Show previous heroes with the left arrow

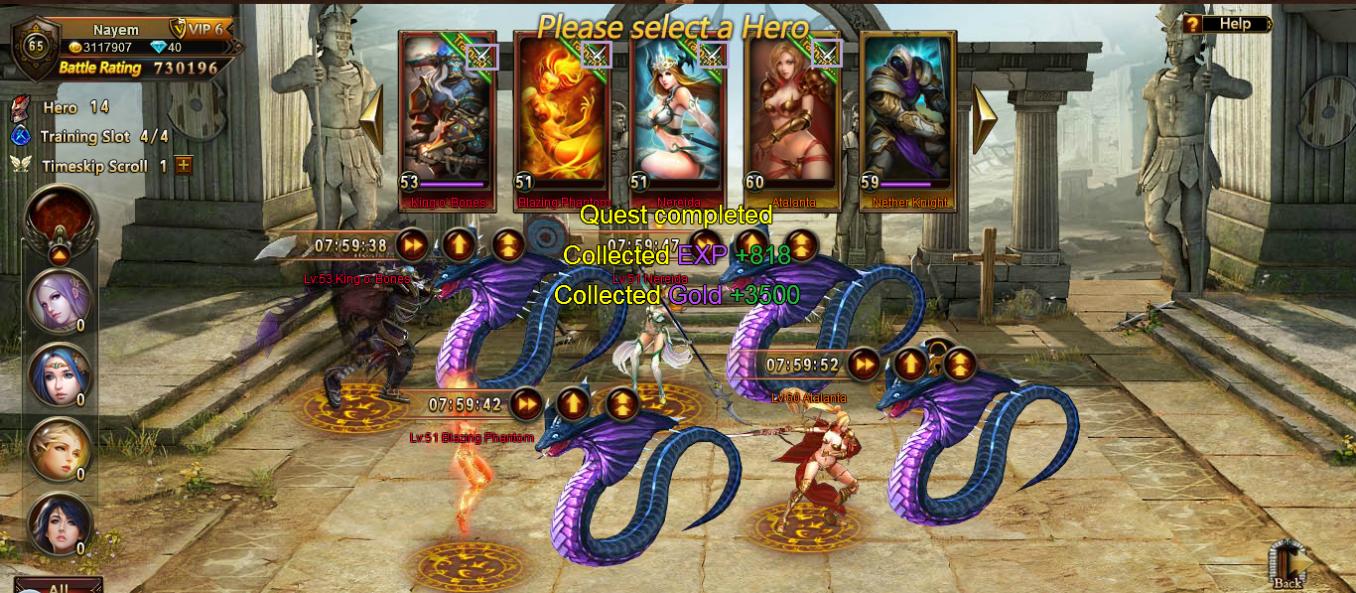372,118
